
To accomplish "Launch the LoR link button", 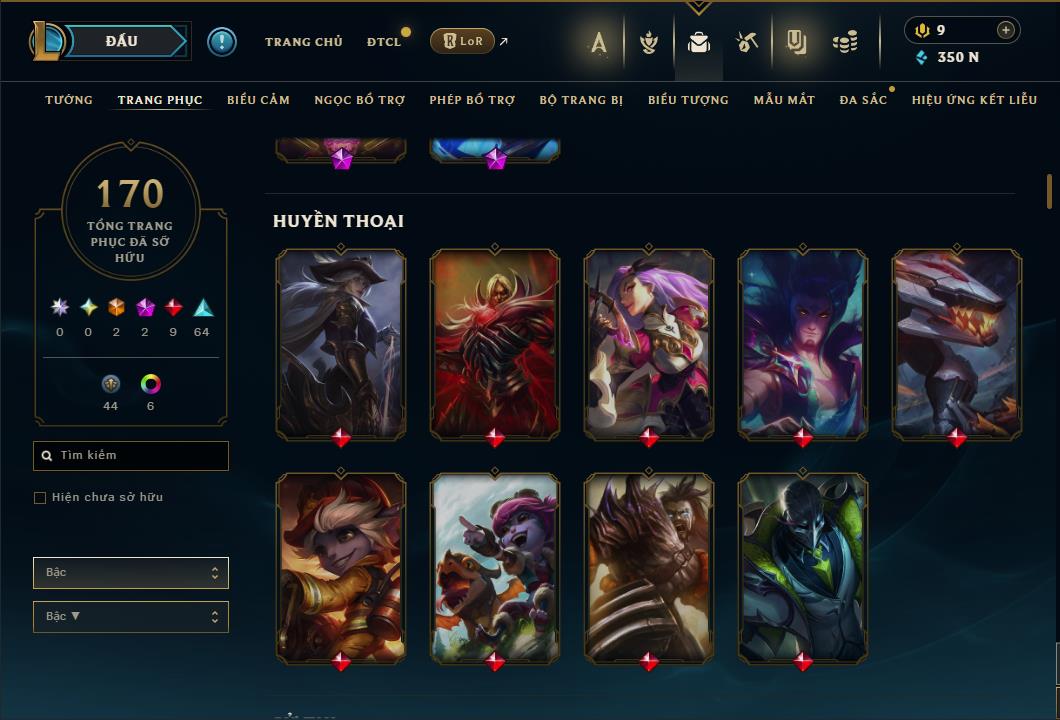I will [x=462, y=41].
